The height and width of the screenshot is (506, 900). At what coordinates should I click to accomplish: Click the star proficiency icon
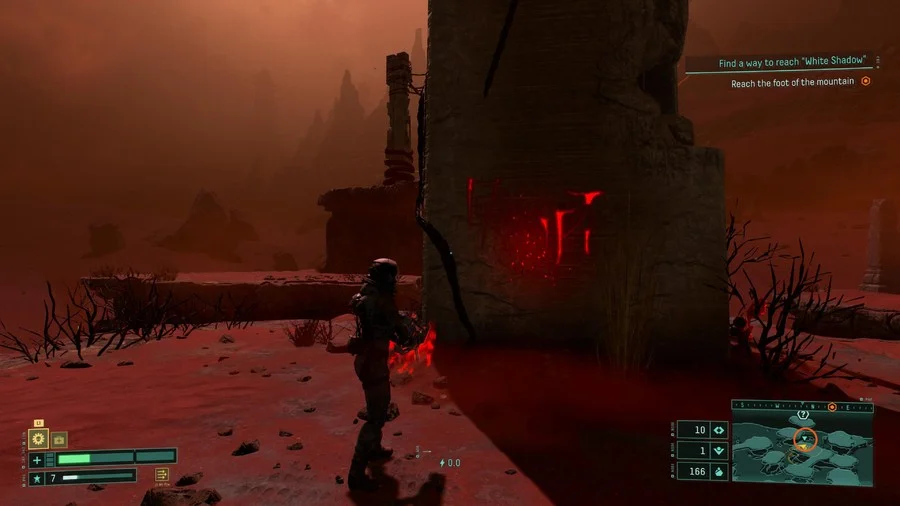(37, 478)
